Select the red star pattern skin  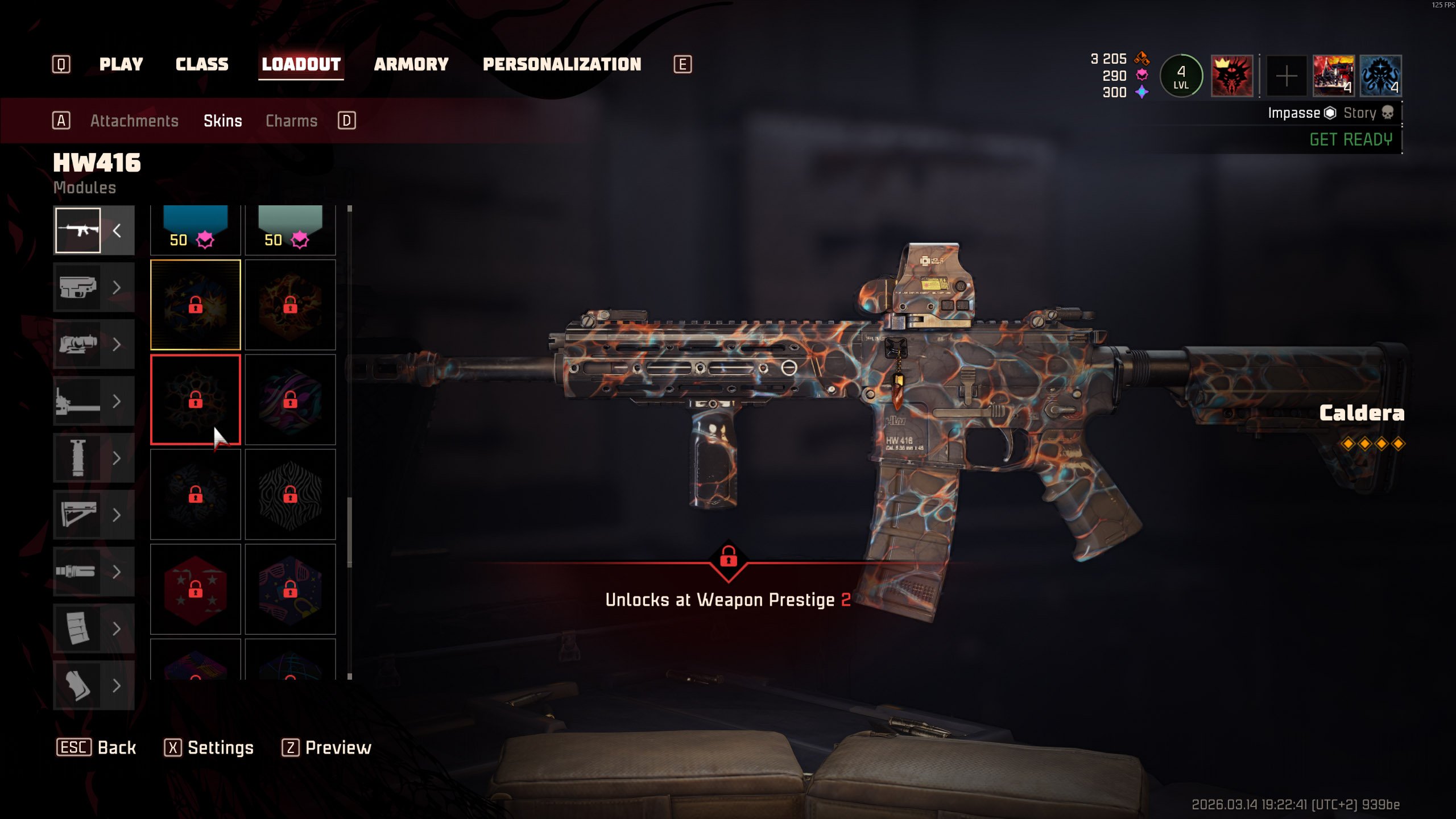pyautogui.click(x=195, y=589)
